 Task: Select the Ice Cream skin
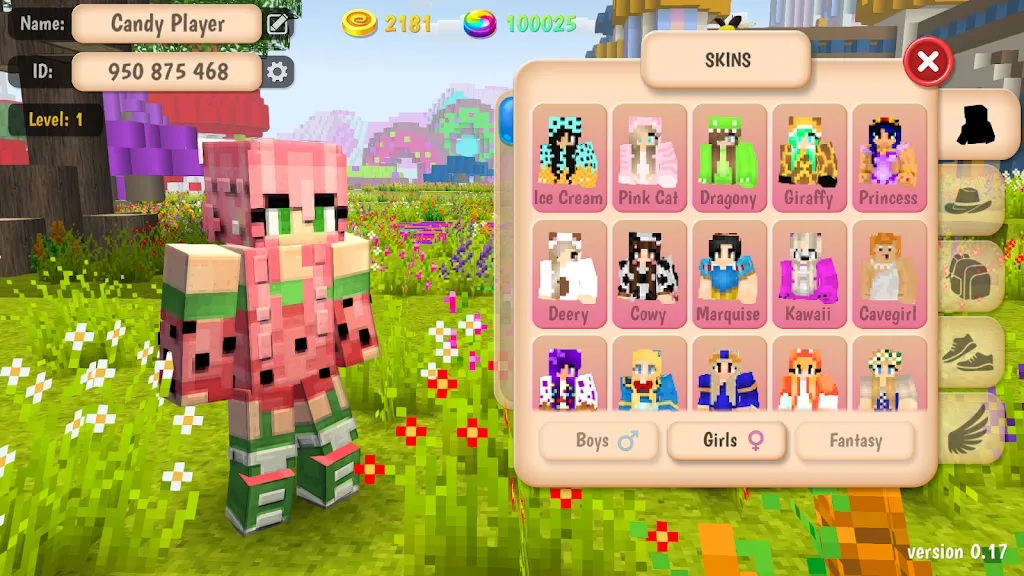pos(569,158)
